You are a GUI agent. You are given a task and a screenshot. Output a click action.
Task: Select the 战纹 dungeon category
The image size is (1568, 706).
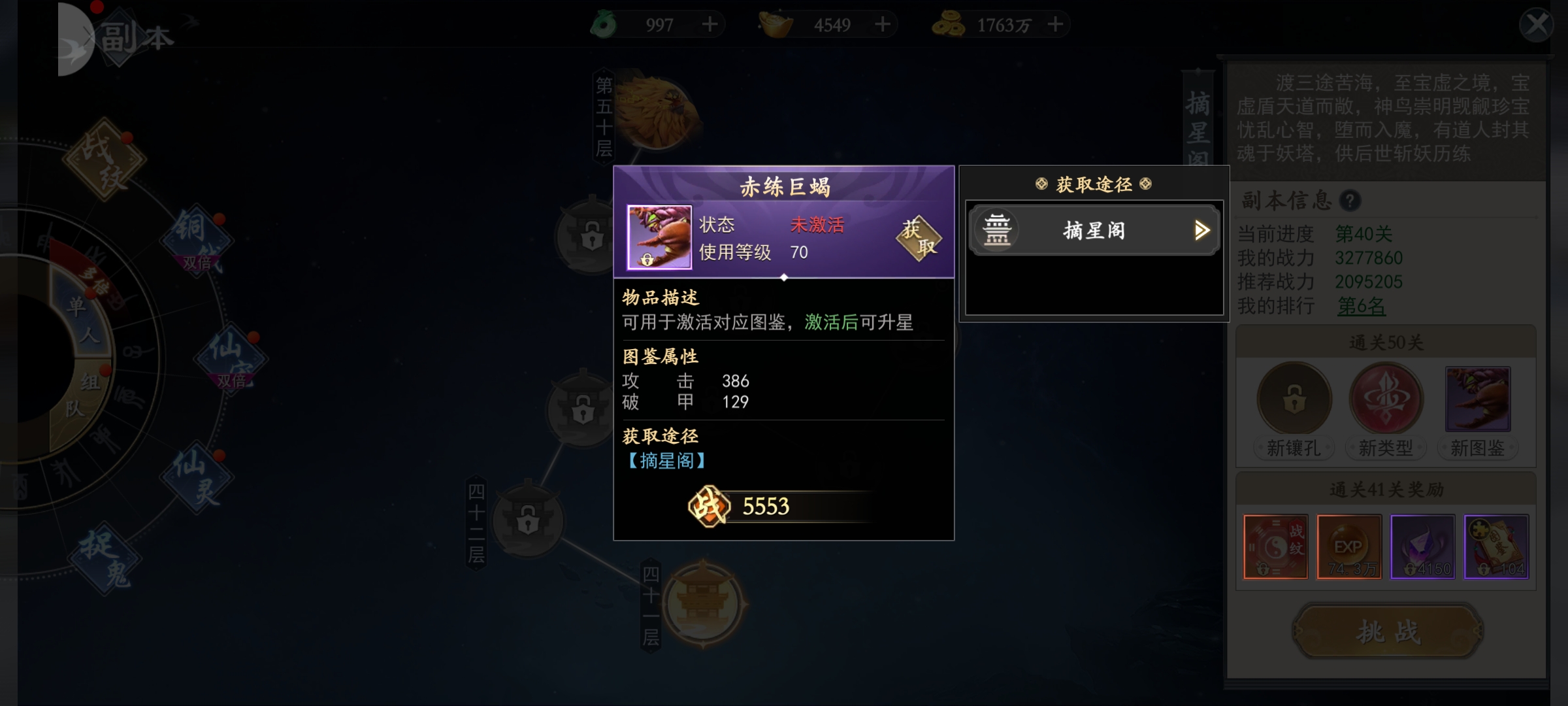pos(105,159)
